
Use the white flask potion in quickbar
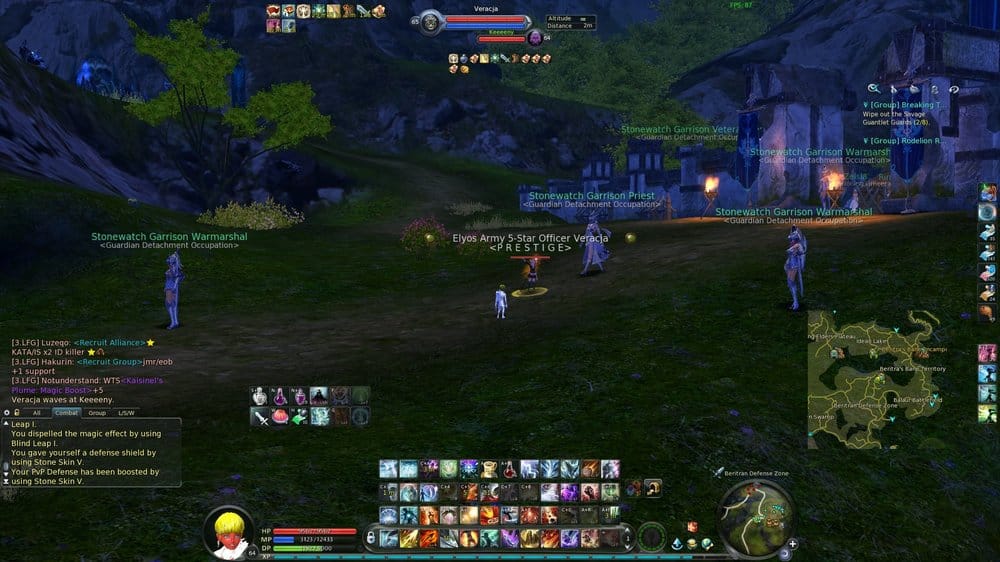[261, 396]
